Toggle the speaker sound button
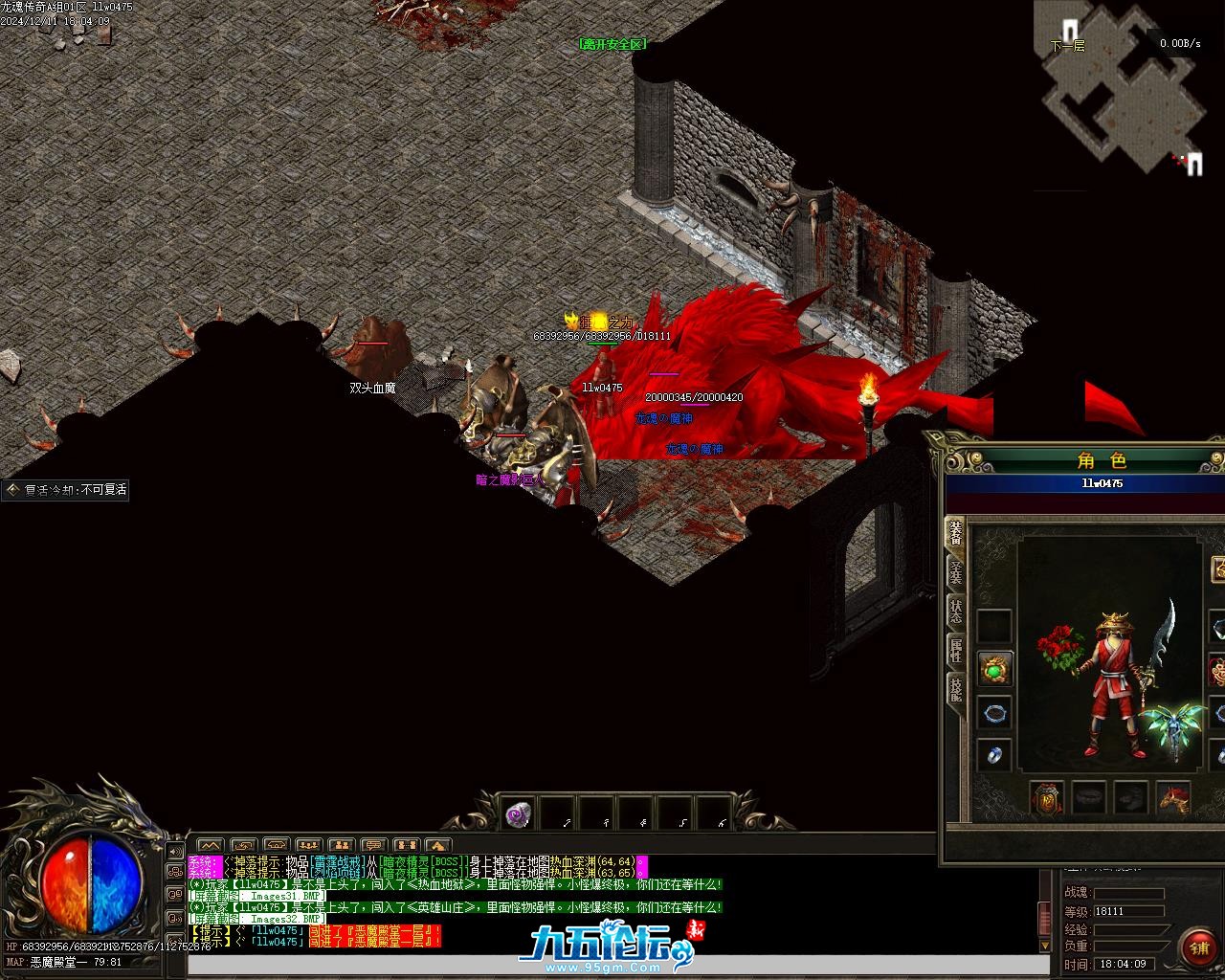This screenshot has width=1225, height=980. 175,851
